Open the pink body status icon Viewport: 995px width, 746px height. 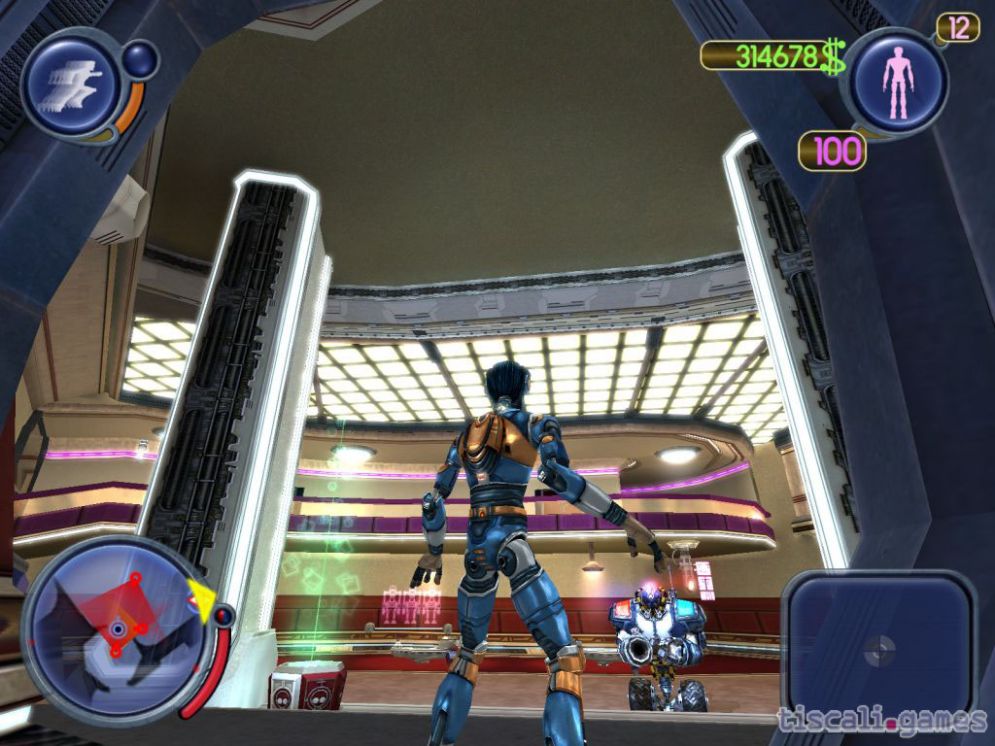coord(897,82)
